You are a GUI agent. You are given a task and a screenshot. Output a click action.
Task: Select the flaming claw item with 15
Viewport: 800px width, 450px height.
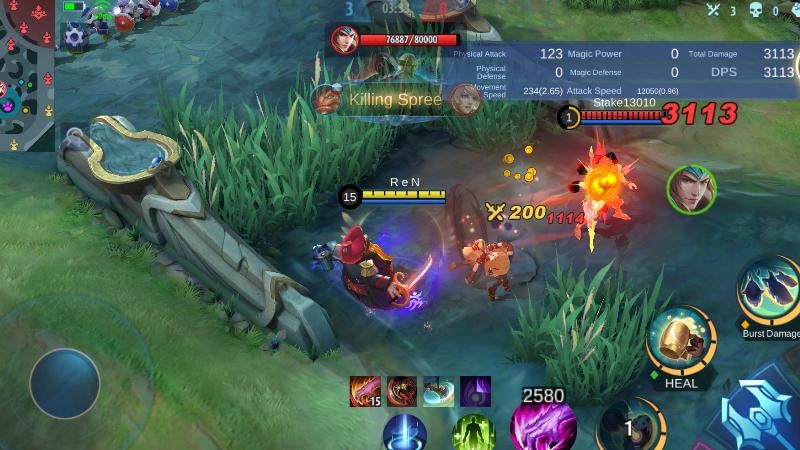coord(365,391)
